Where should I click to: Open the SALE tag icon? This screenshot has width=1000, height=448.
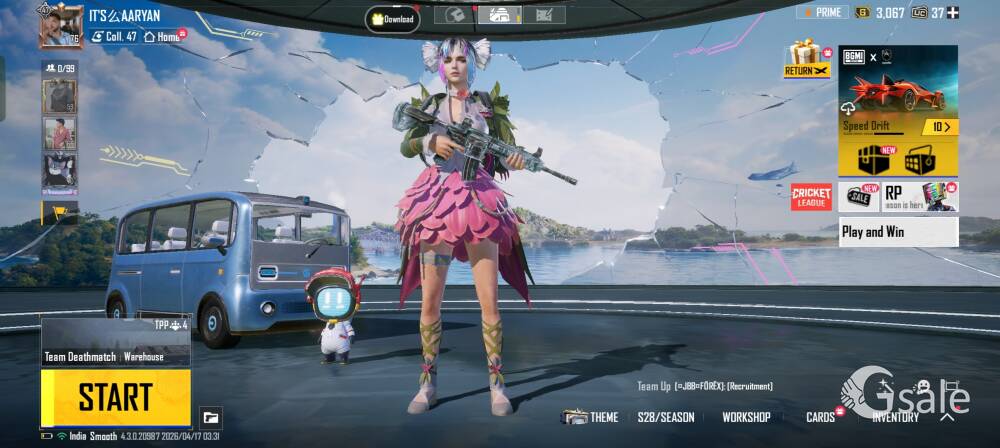[860, 196]
